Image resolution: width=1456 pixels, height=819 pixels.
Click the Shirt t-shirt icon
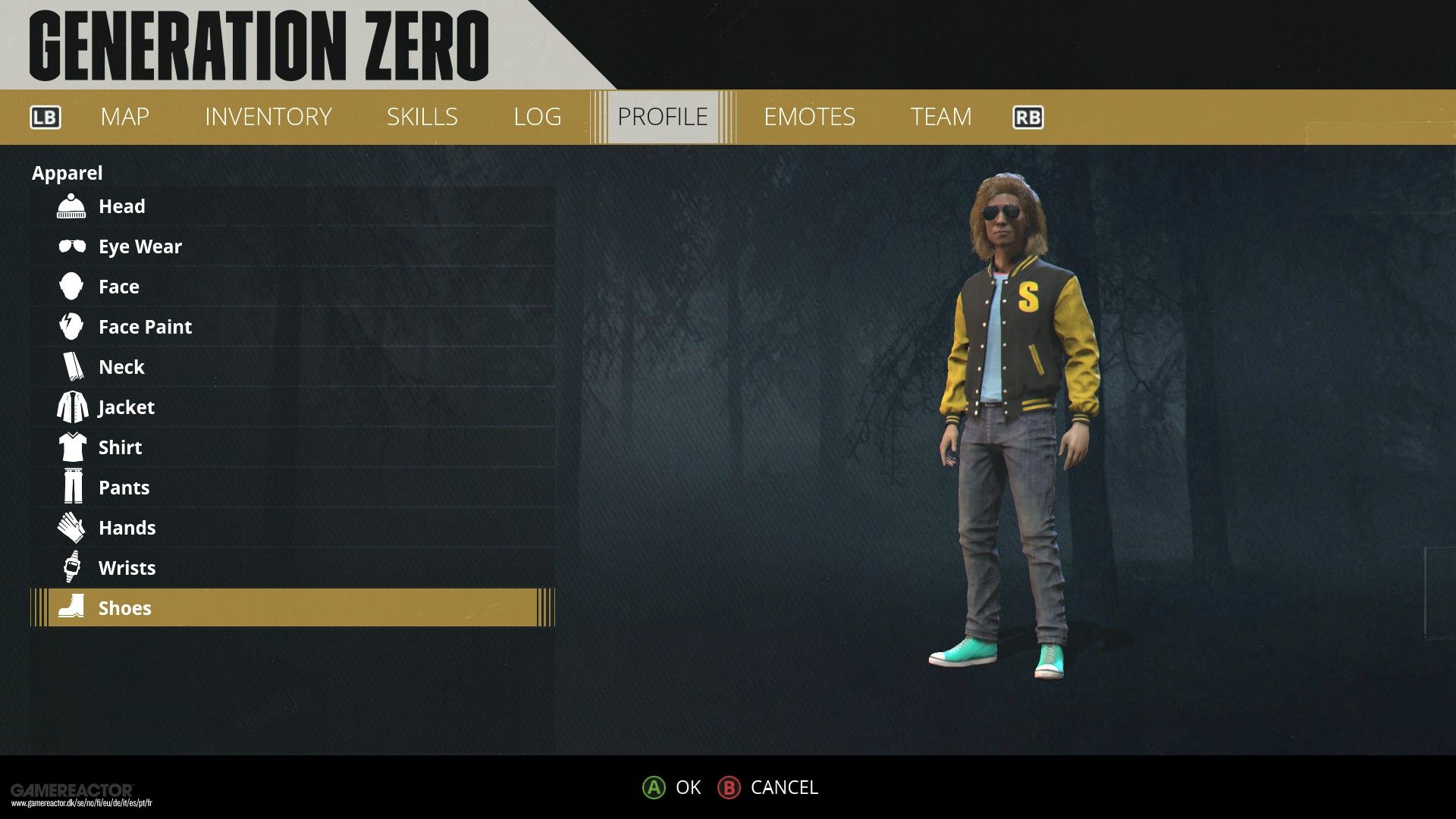(71, 447)
